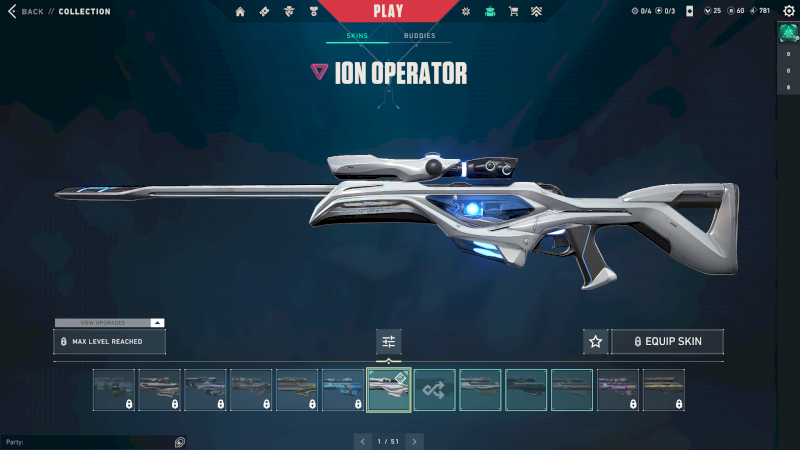Click the red PLAY button
800x450 pixels.
click(388, 12)
